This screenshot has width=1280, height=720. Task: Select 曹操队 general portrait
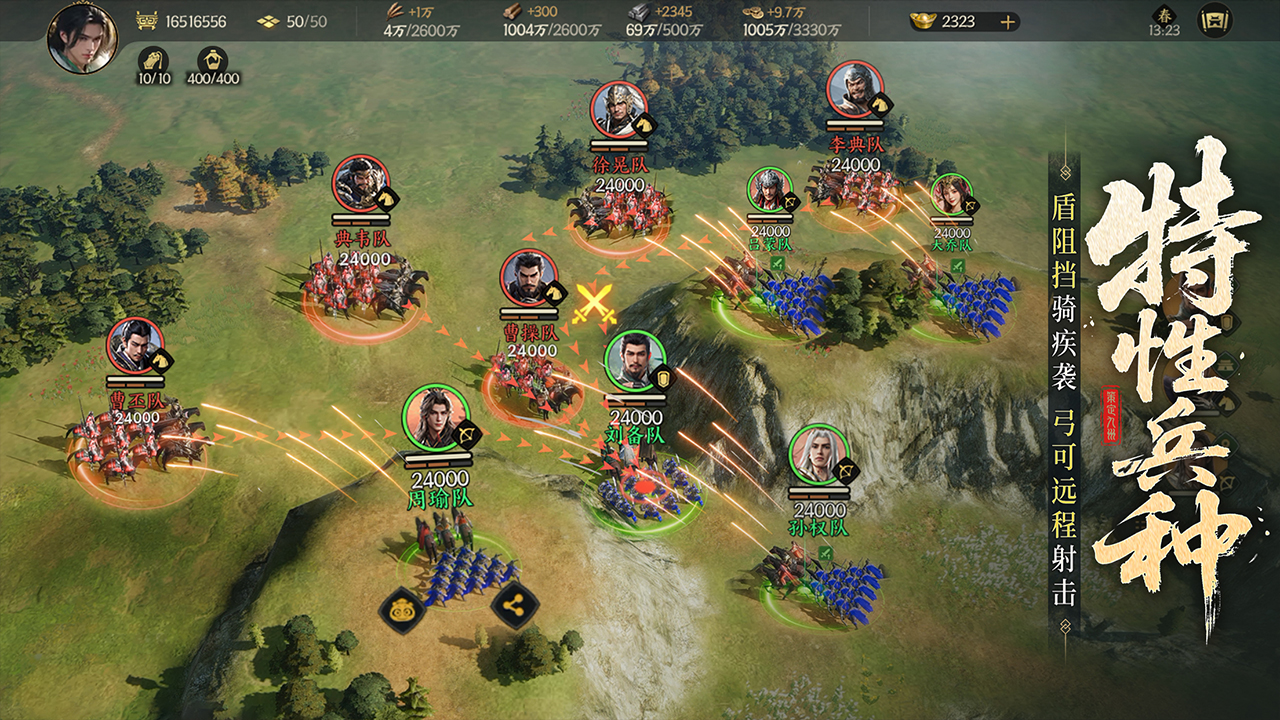click(x=529, y=277)
